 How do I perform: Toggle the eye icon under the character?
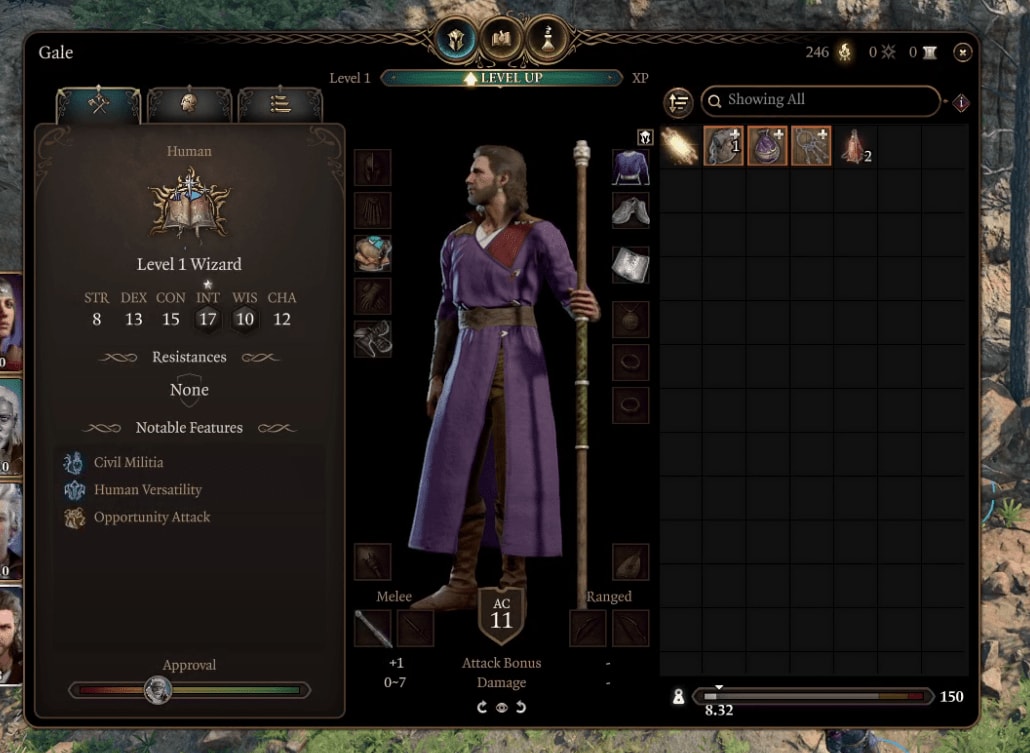tap(501, 707)
